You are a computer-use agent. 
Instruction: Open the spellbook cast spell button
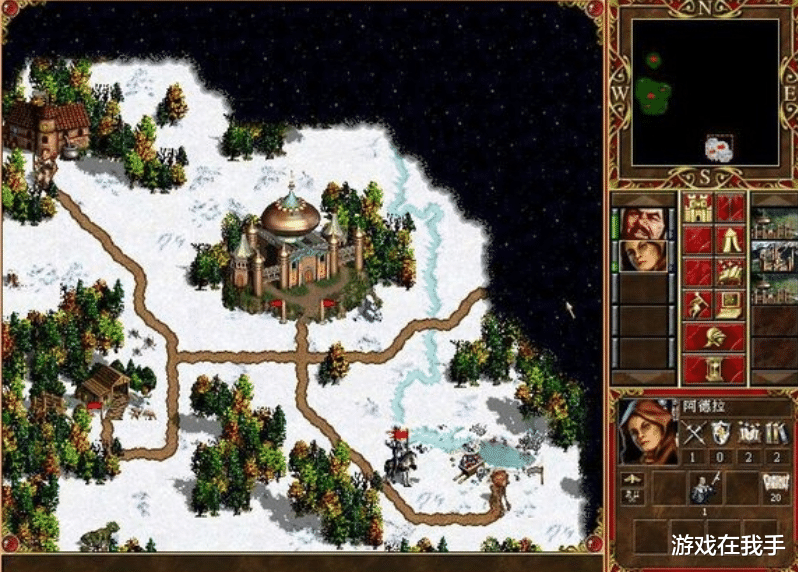pos(731,272)
